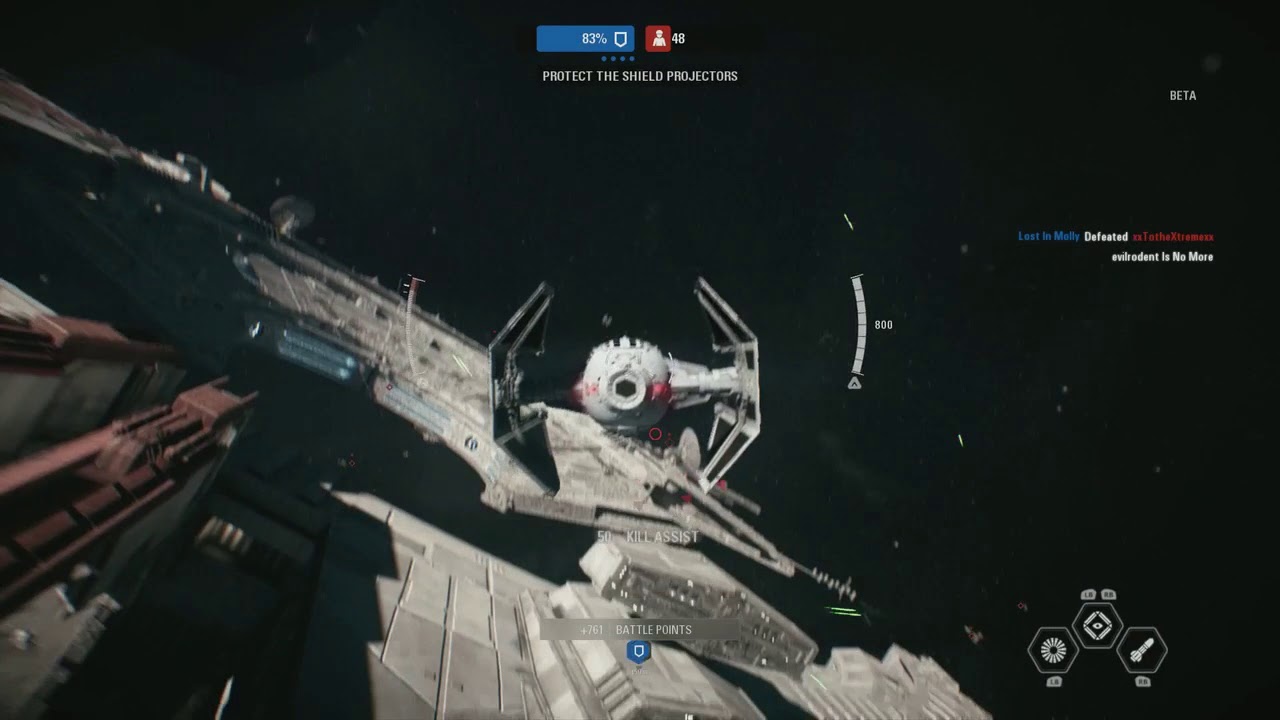Select the Lost In Molly kill feed entry
1280x720 pixels.
point(1048,237)
